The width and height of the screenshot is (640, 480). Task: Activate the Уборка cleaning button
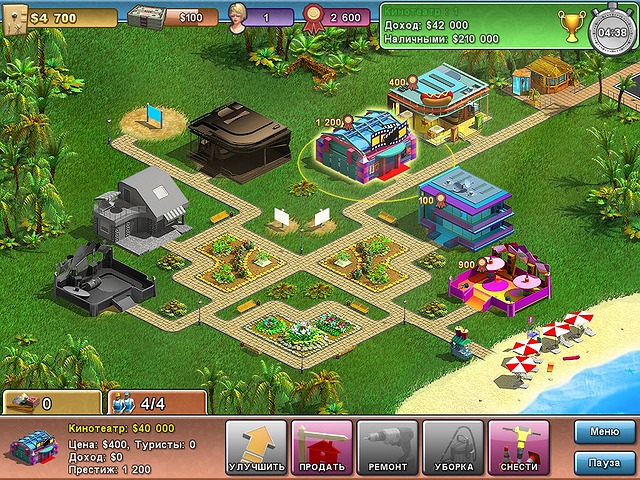click(453, 447)
